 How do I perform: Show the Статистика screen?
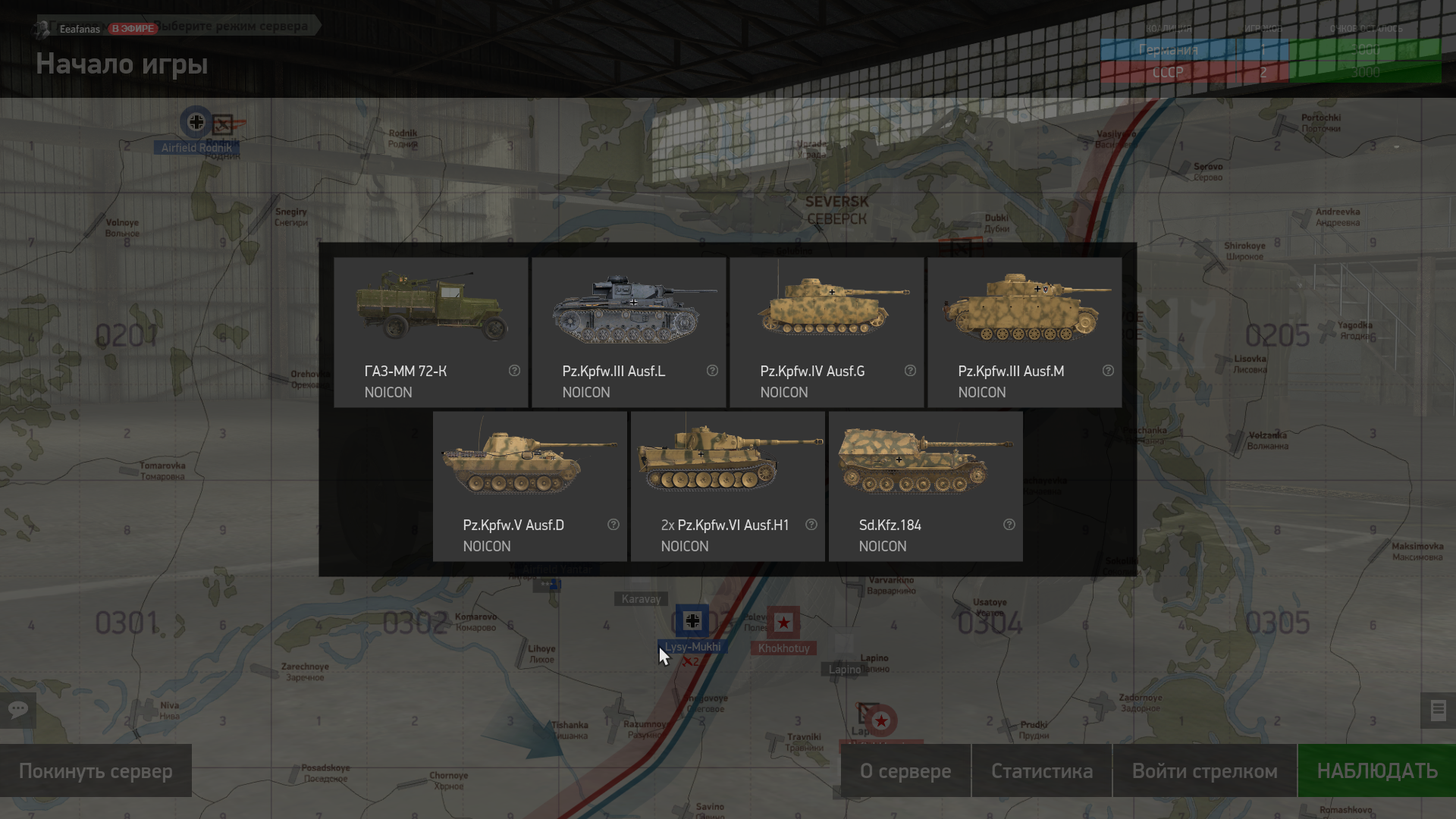(1041, 770)
